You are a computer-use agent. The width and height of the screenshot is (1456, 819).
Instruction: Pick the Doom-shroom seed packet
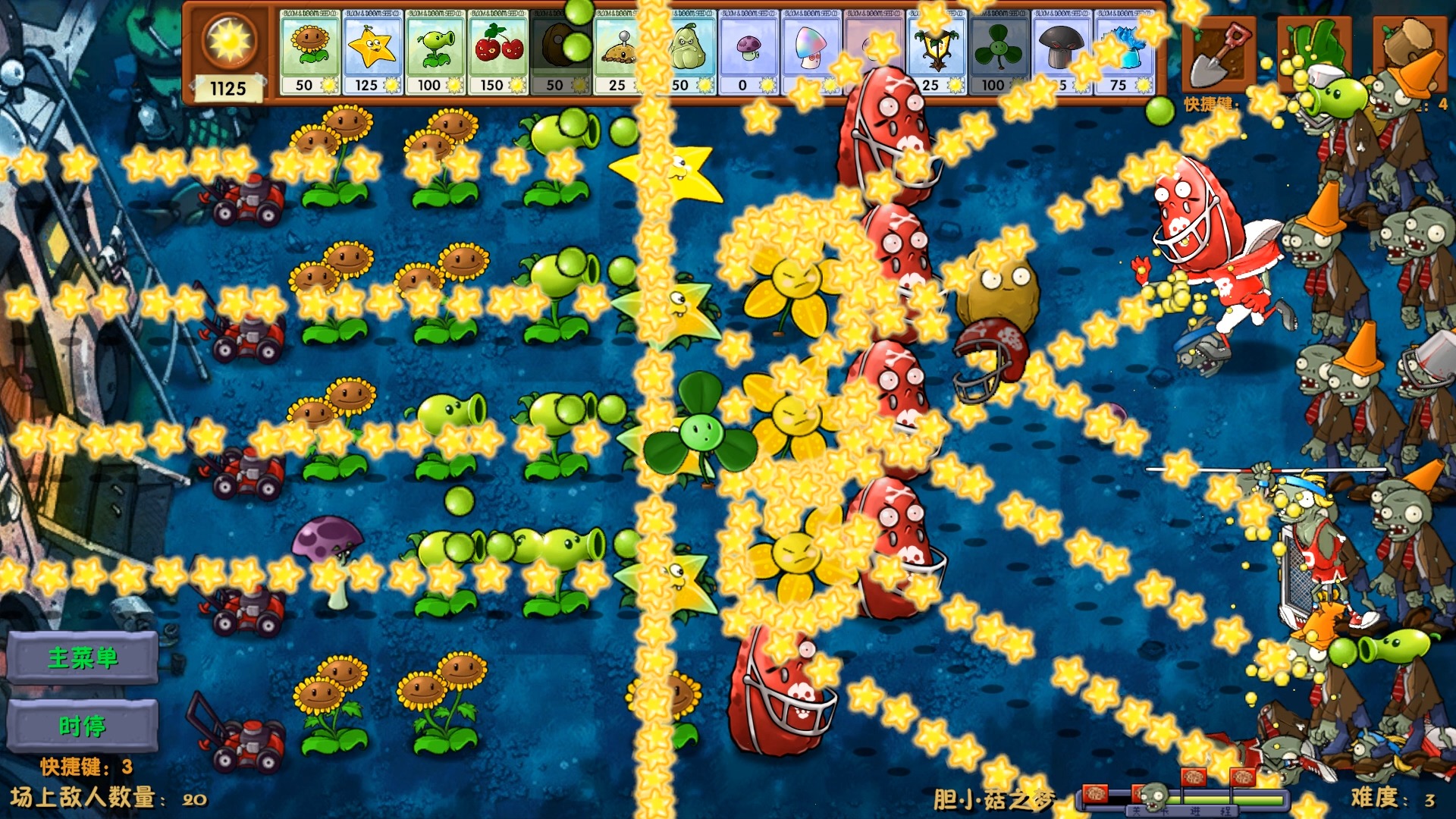coord(1061,52)
